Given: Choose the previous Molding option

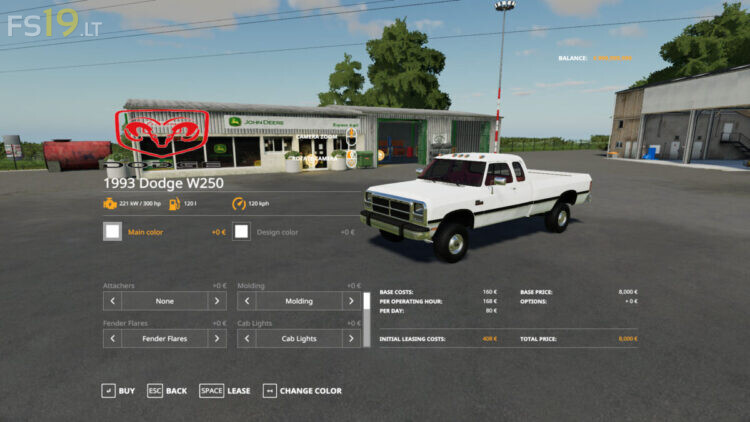Looking at the screenshot, I should [x=246, y=301].
